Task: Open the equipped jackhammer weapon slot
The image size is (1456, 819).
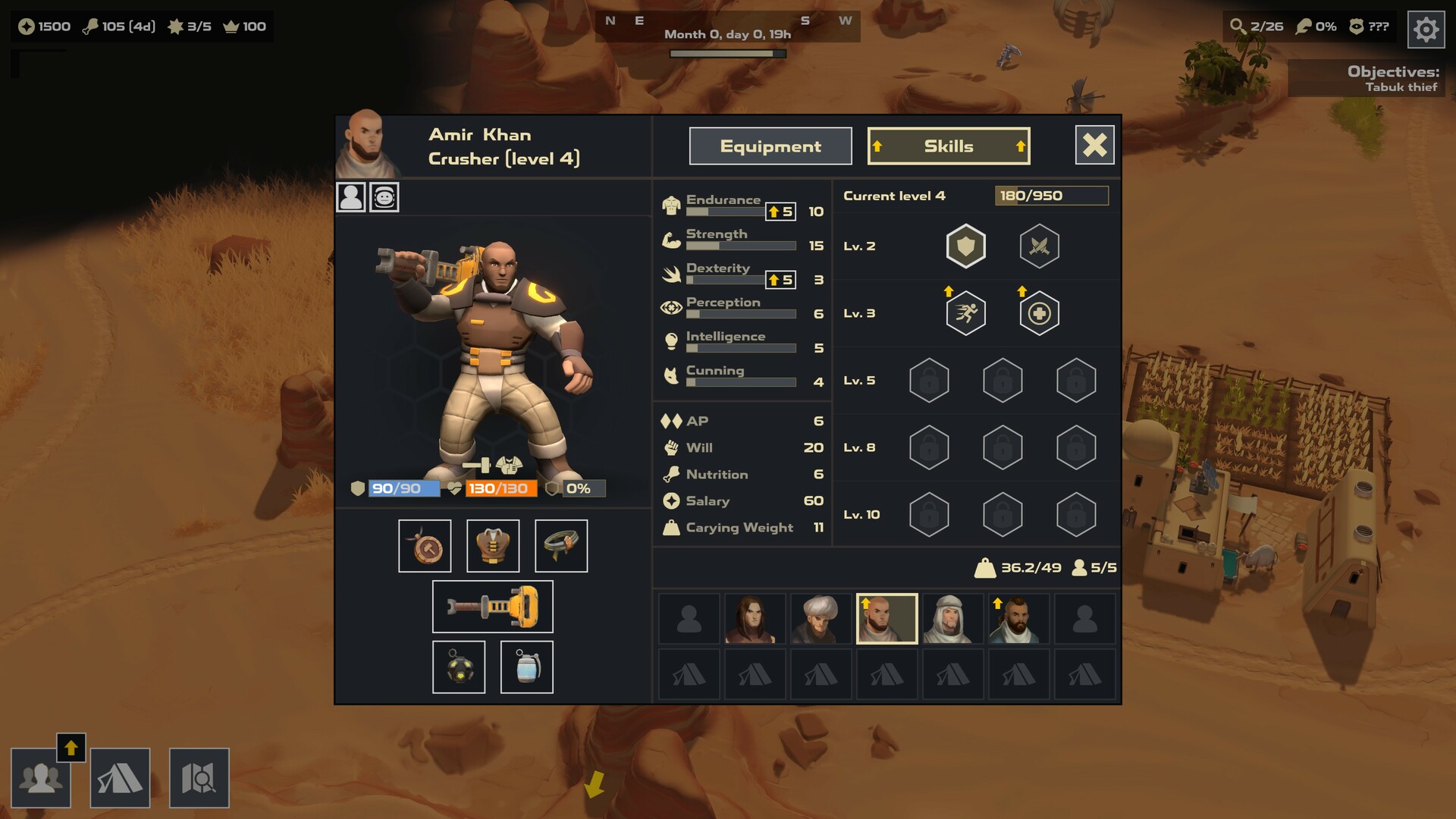Action: tap(492, 606)
